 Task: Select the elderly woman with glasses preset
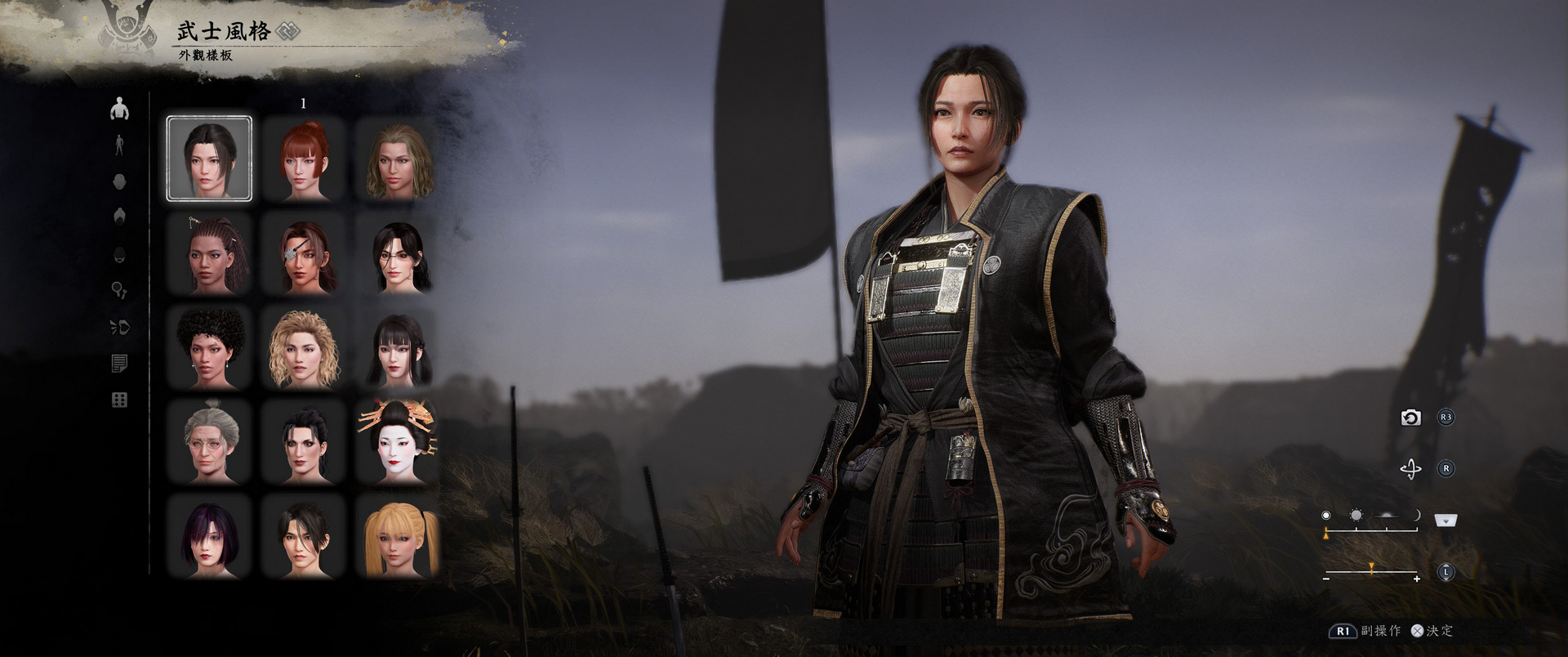(209, 441)
